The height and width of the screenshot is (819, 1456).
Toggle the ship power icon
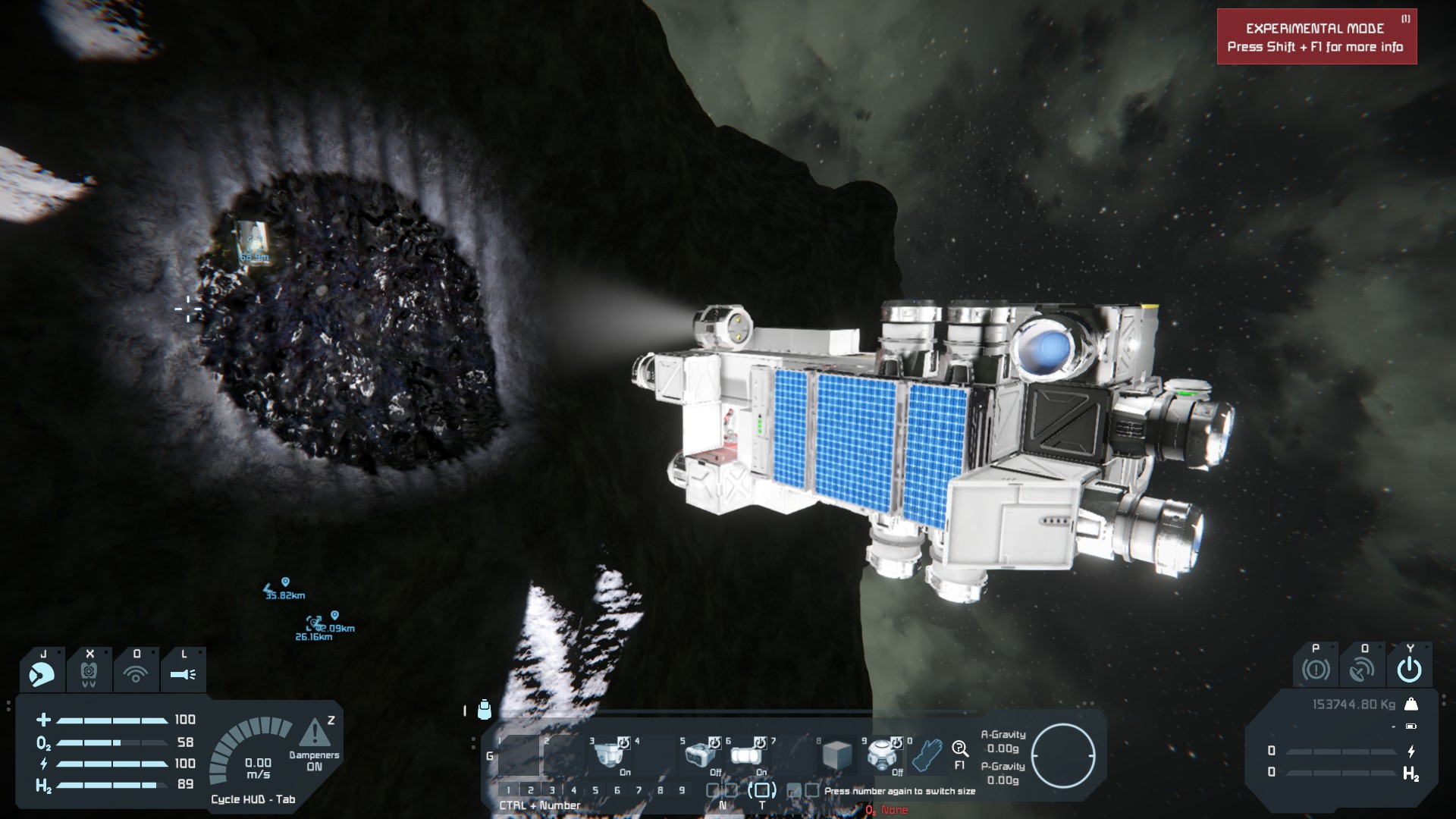tap(1409, 669)
